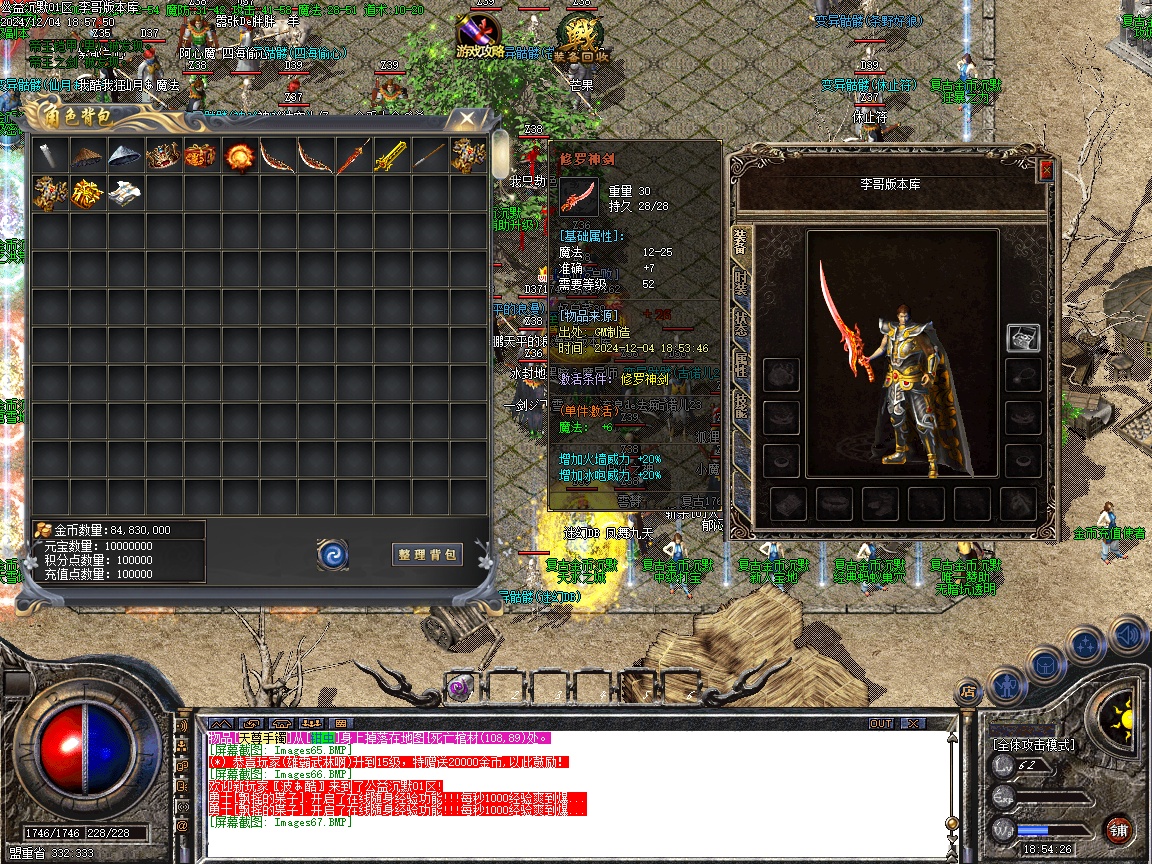The width and height of the screenshot is (1152, 864).
Task: Select the flaming sun orb item
Action: pos(239,157)
